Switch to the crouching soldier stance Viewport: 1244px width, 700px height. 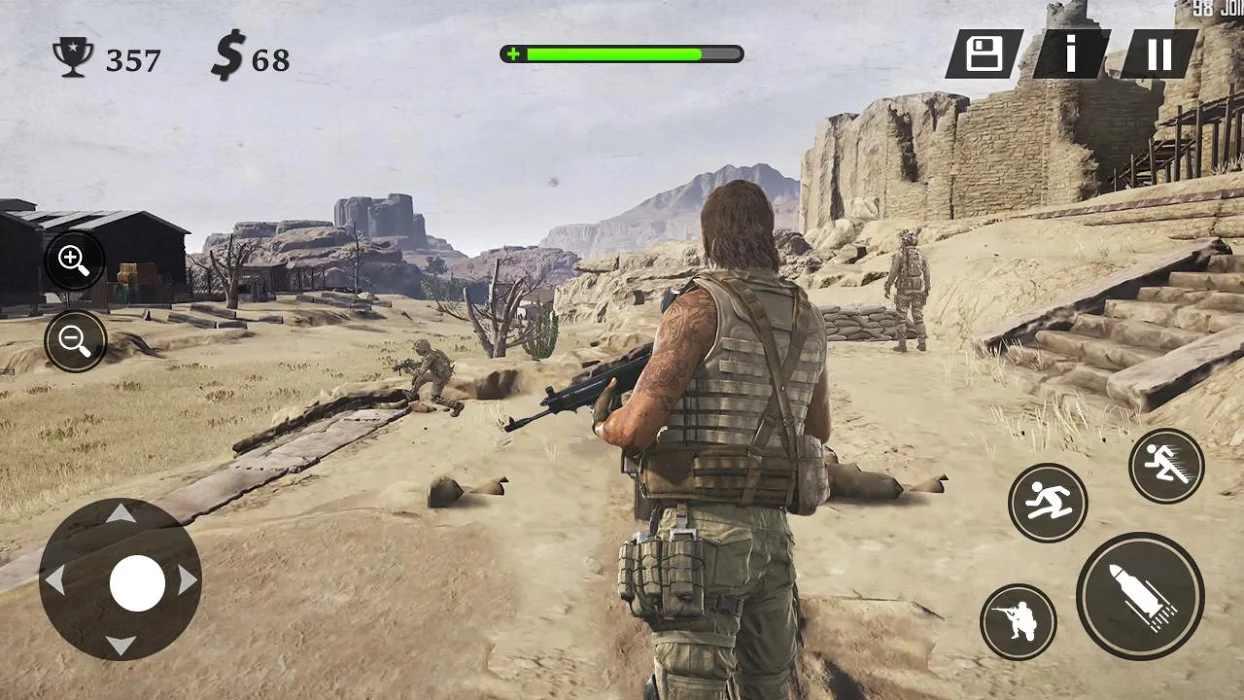(x=1018, y=622)
